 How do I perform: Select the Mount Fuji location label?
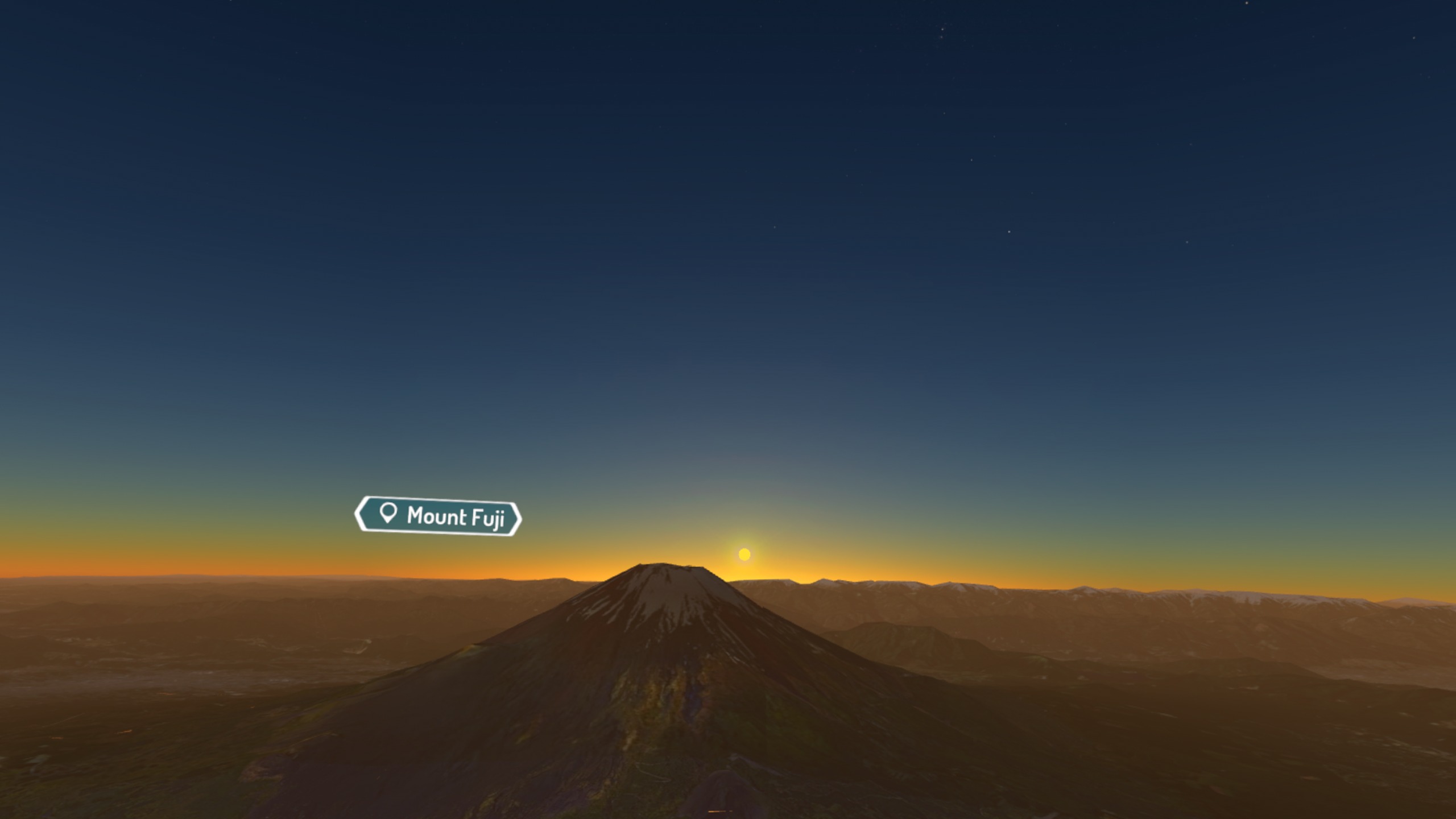point(437,516)
